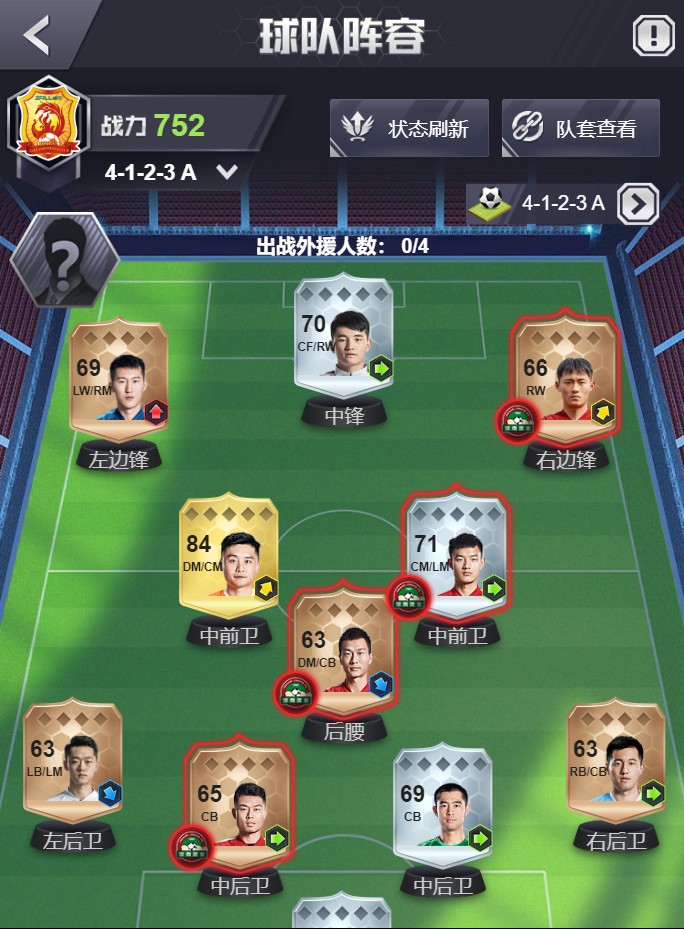Go back using the top-left arrow
The image size is (684, 929).
pyautogui.click(x=38, y=35)
